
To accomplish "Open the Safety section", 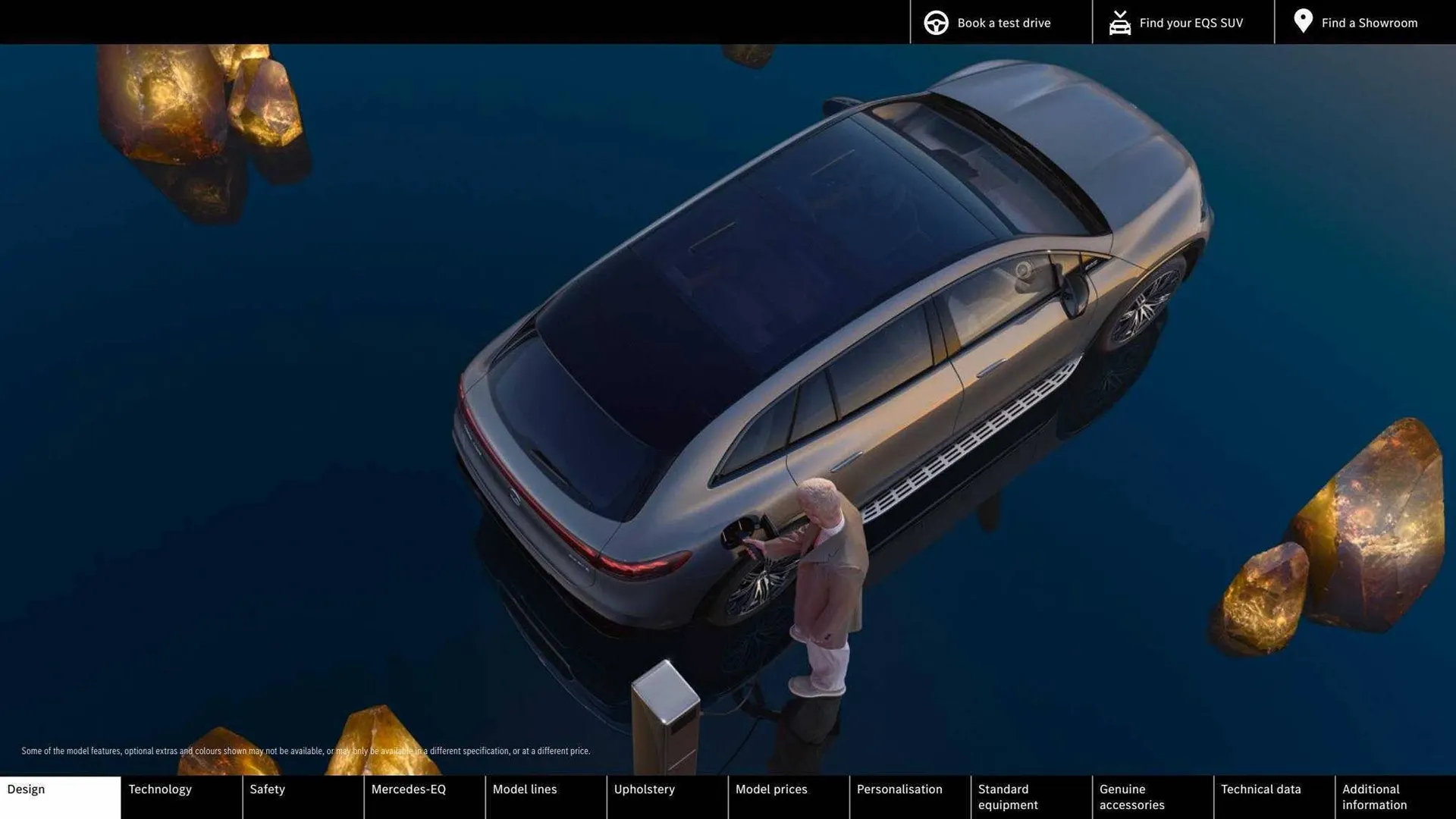I will point(303,796).
